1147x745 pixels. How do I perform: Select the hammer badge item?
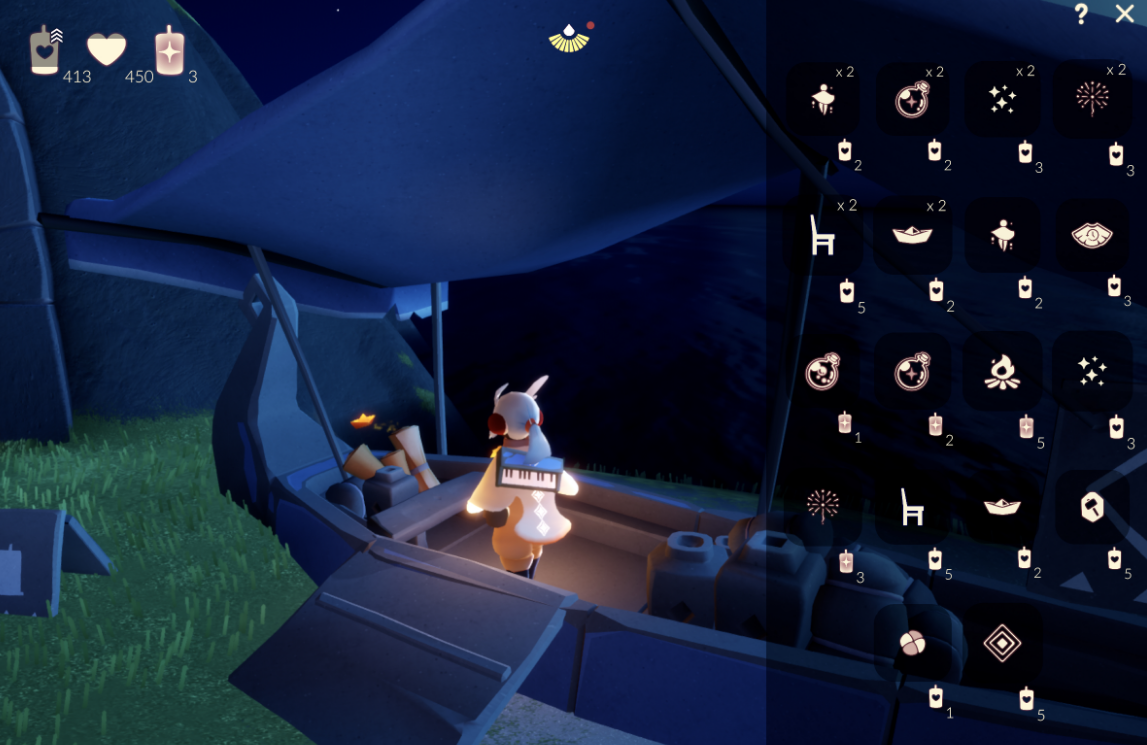(x=1092, y=507)
